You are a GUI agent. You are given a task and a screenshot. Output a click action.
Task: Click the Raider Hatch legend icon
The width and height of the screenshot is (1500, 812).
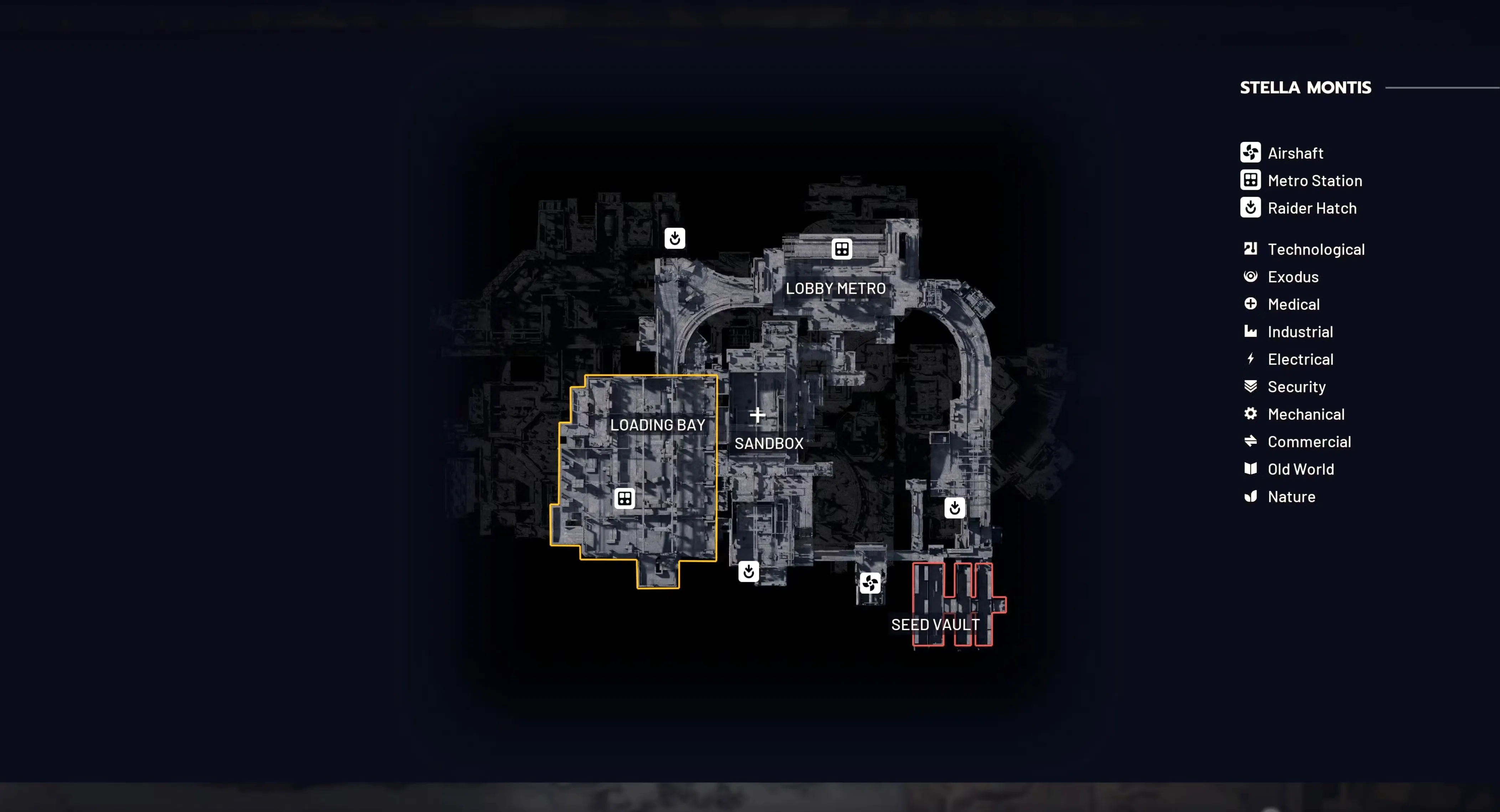click(x=1251, y=208)
